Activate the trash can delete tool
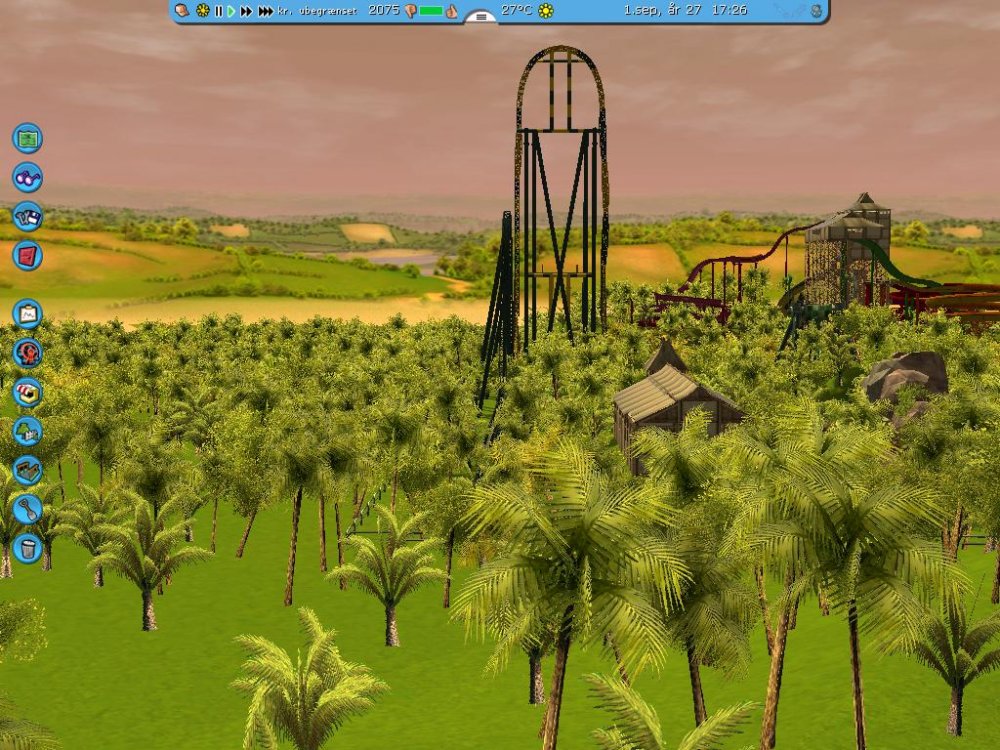The image size is (1000, 750). point(27,548)
